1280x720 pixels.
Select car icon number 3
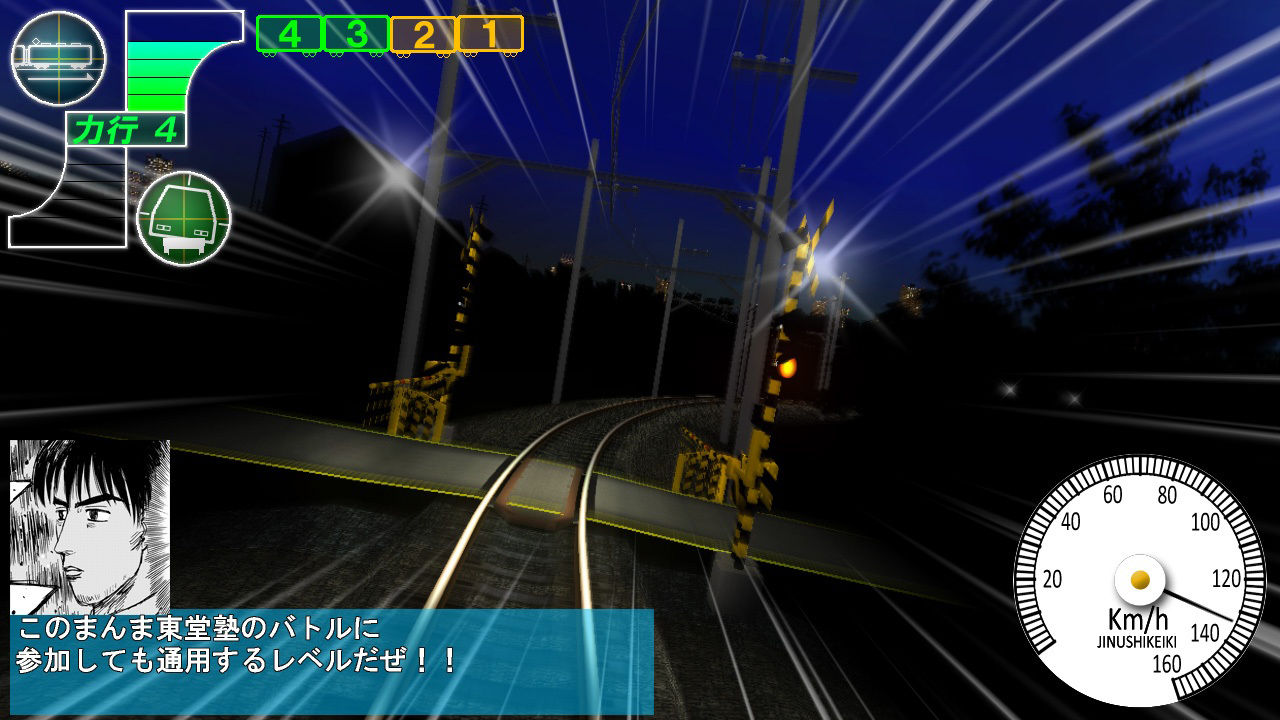pos(356,33)
